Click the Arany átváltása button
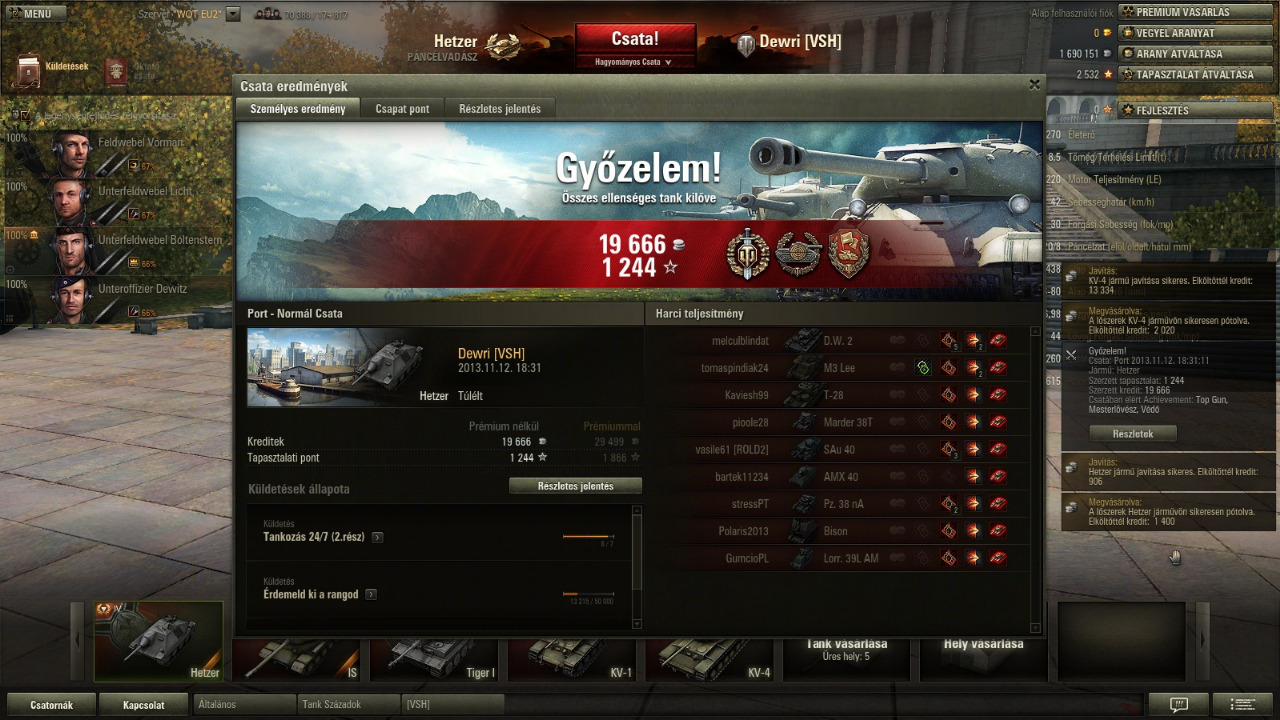This screenshot has height=720, width=1280. [x=1186, y=54]
